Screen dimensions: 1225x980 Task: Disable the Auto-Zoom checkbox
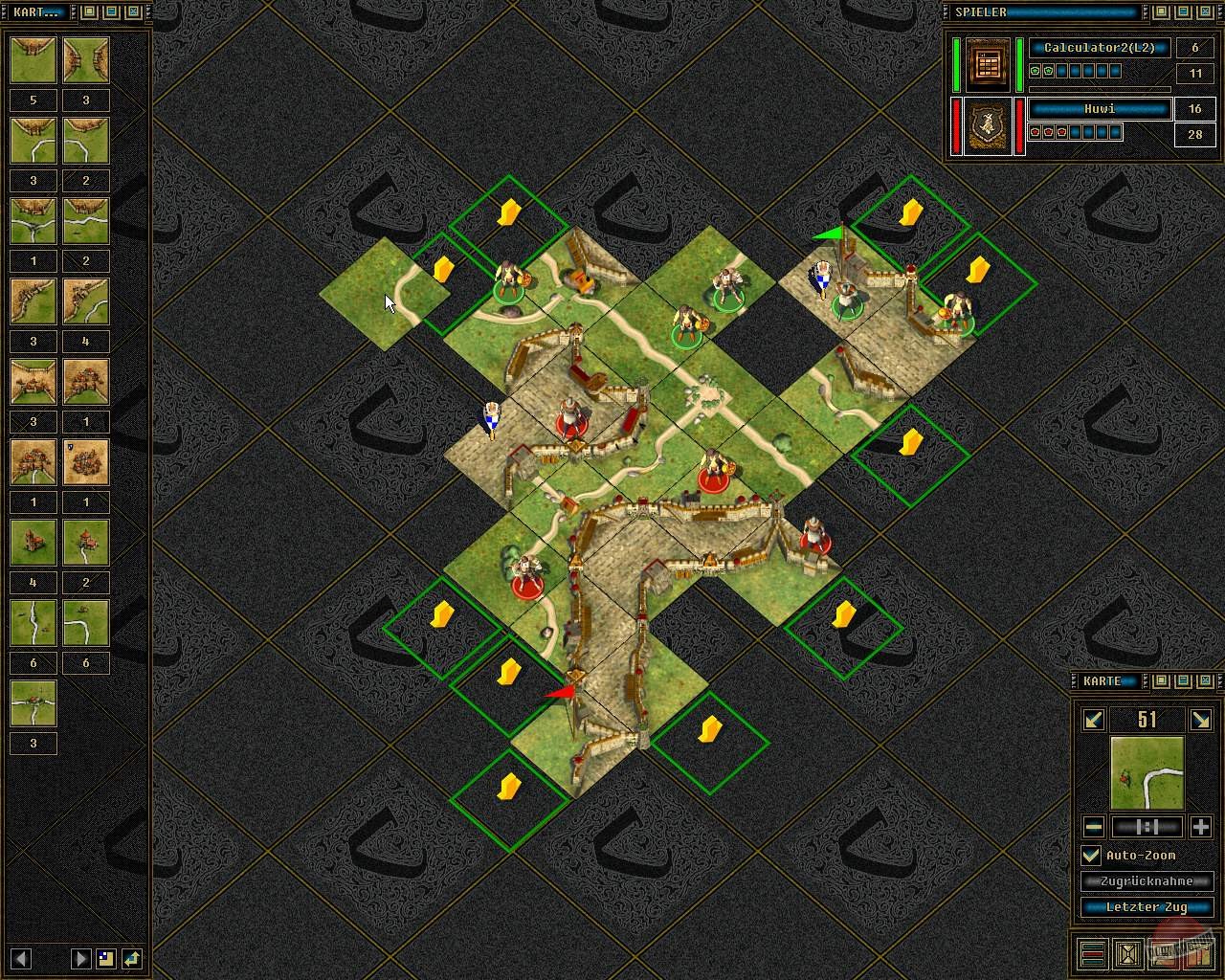[x=1090, y=854]
